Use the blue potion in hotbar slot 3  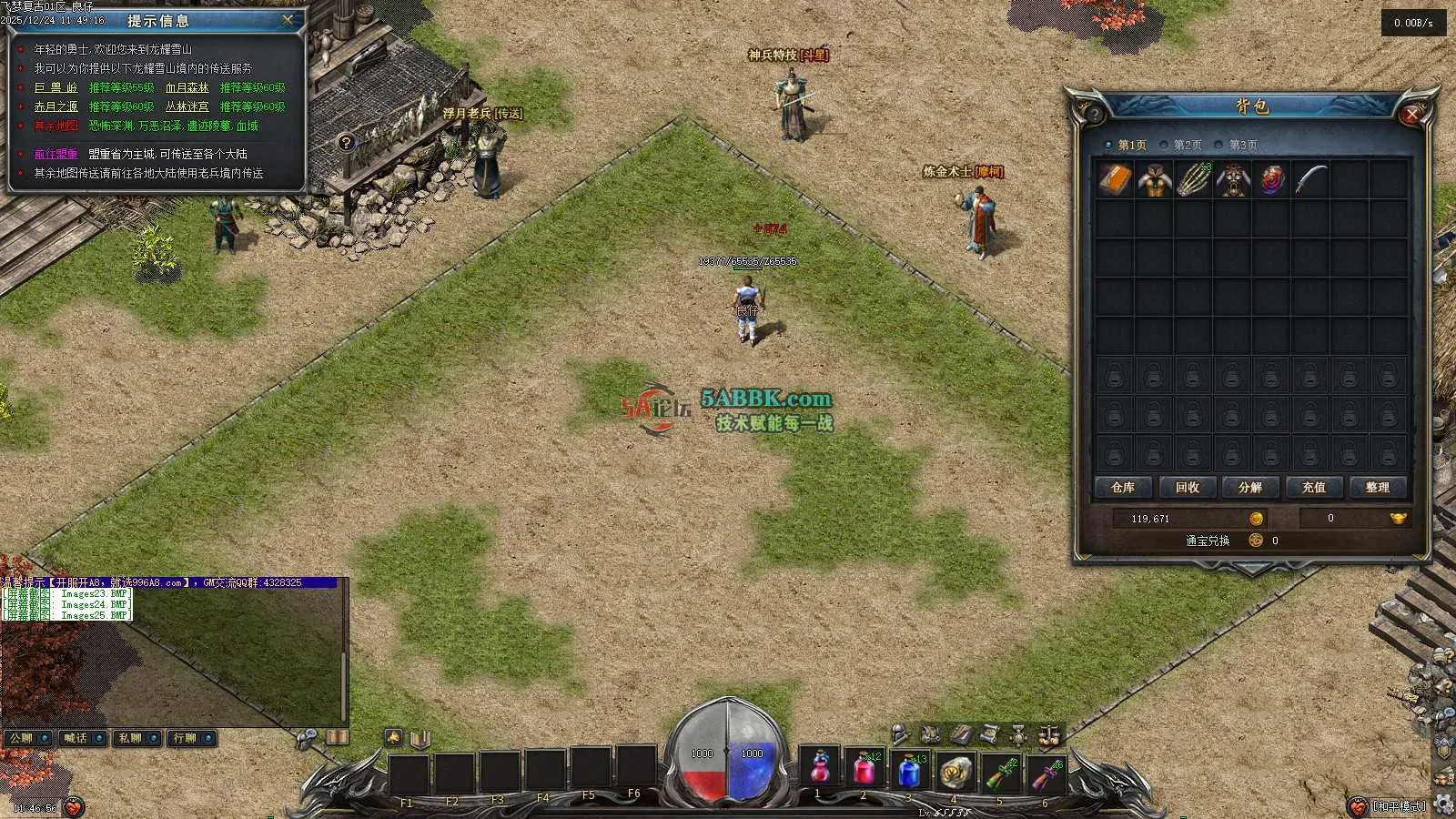click(908, 770)
